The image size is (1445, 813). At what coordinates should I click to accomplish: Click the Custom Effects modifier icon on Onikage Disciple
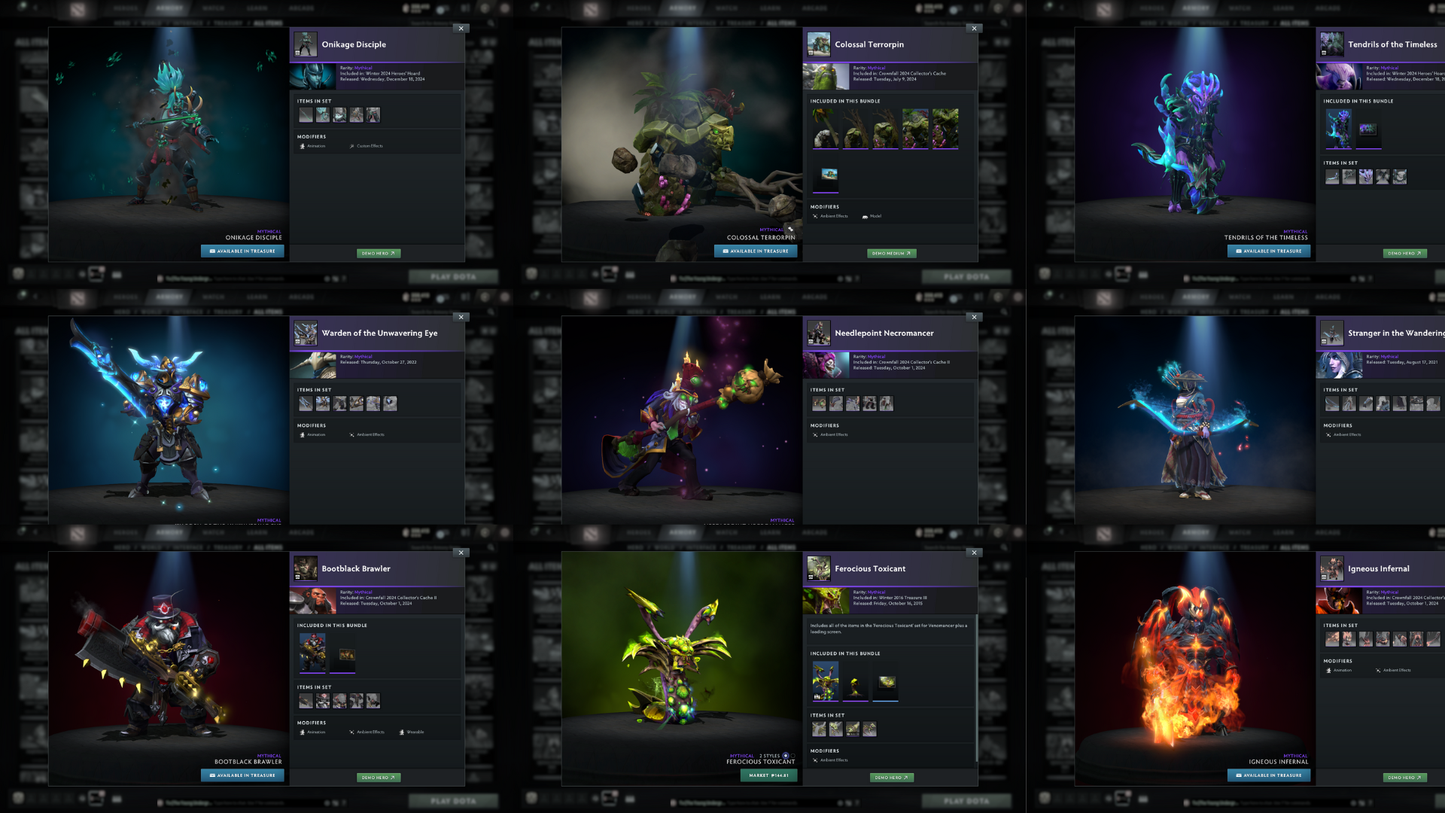click(352, 146)
